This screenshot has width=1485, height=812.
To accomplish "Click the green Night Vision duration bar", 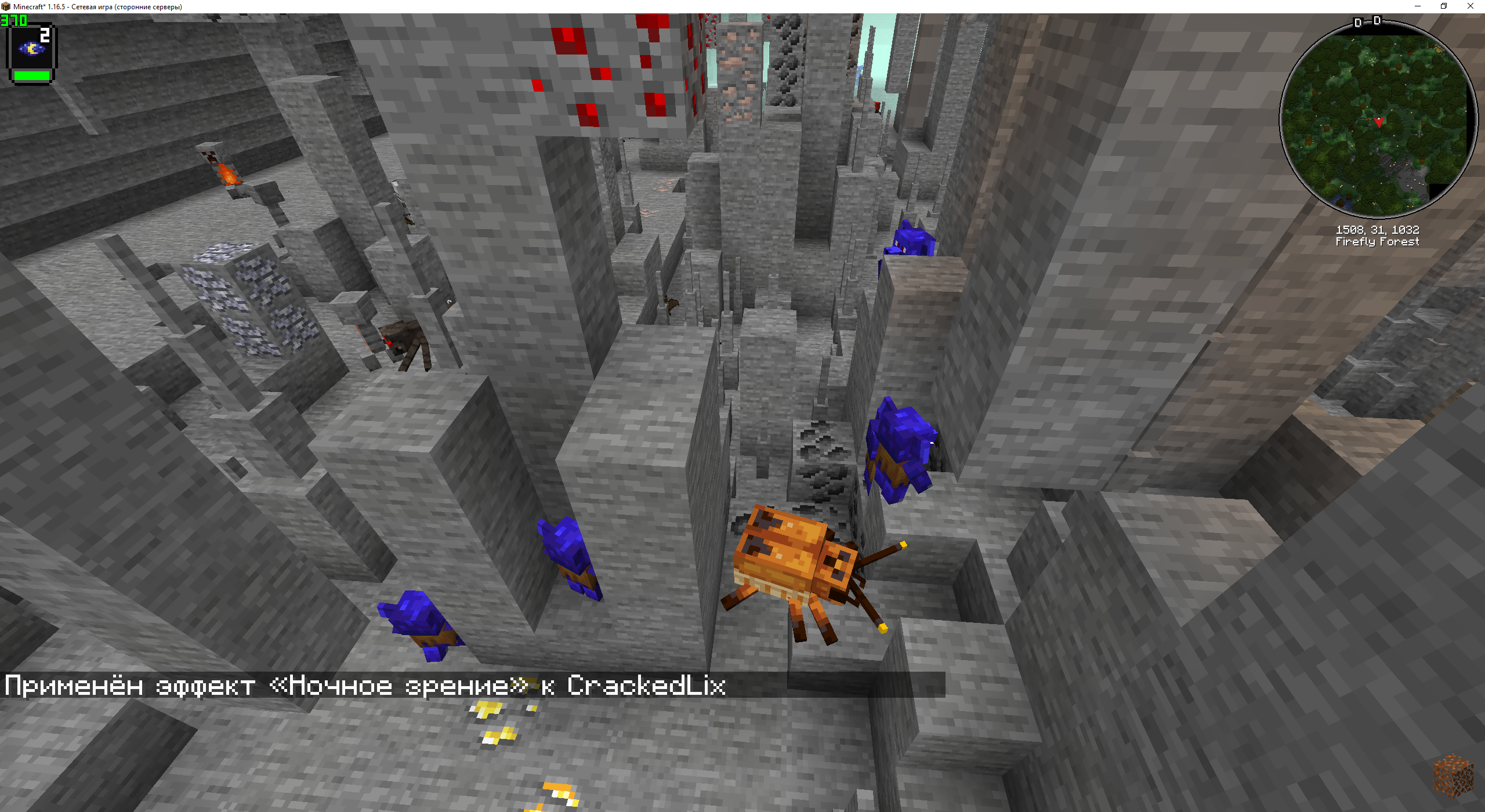I will 32,75.
